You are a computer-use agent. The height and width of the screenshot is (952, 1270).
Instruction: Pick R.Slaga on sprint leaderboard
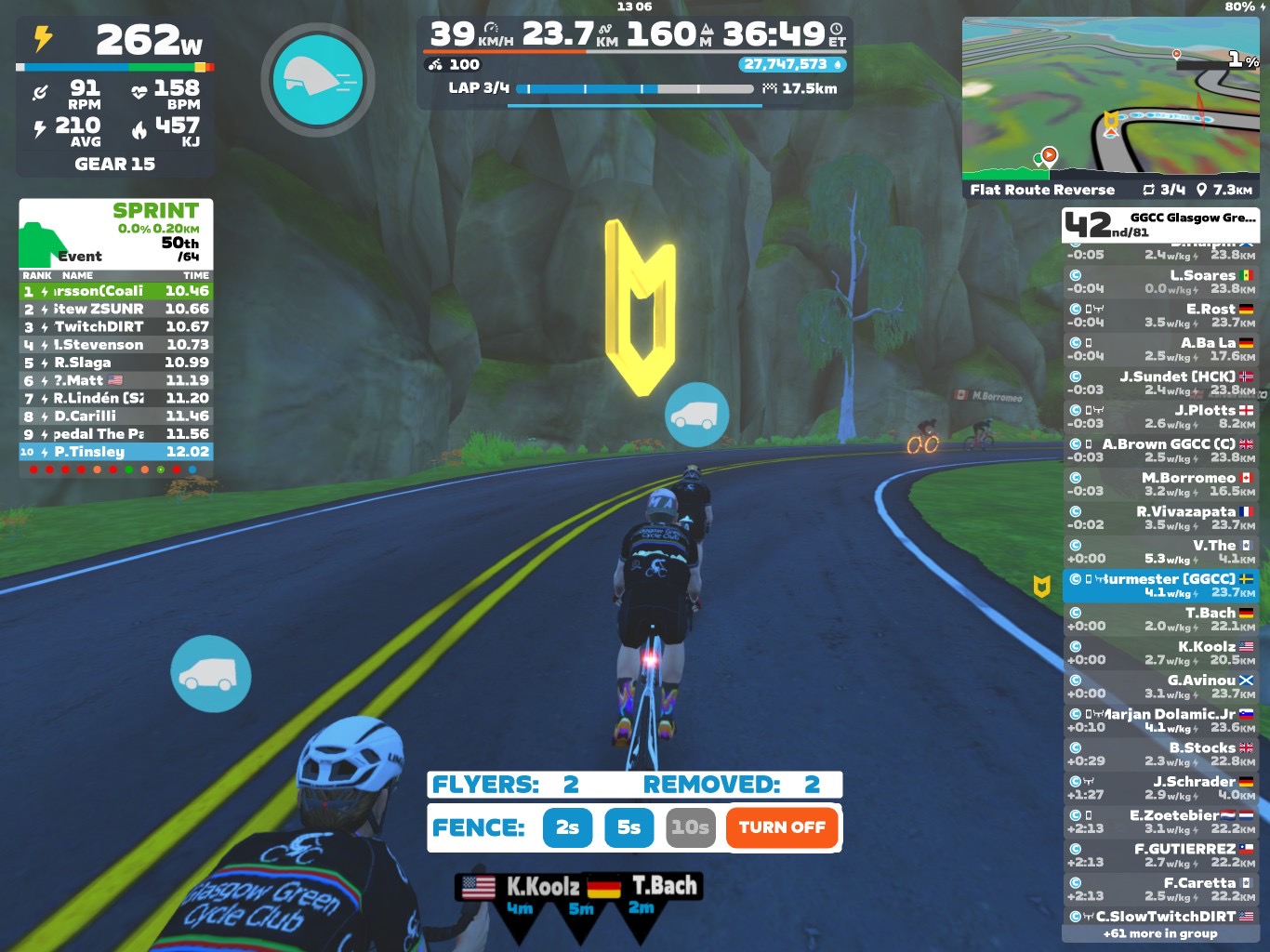coord(116,363)
